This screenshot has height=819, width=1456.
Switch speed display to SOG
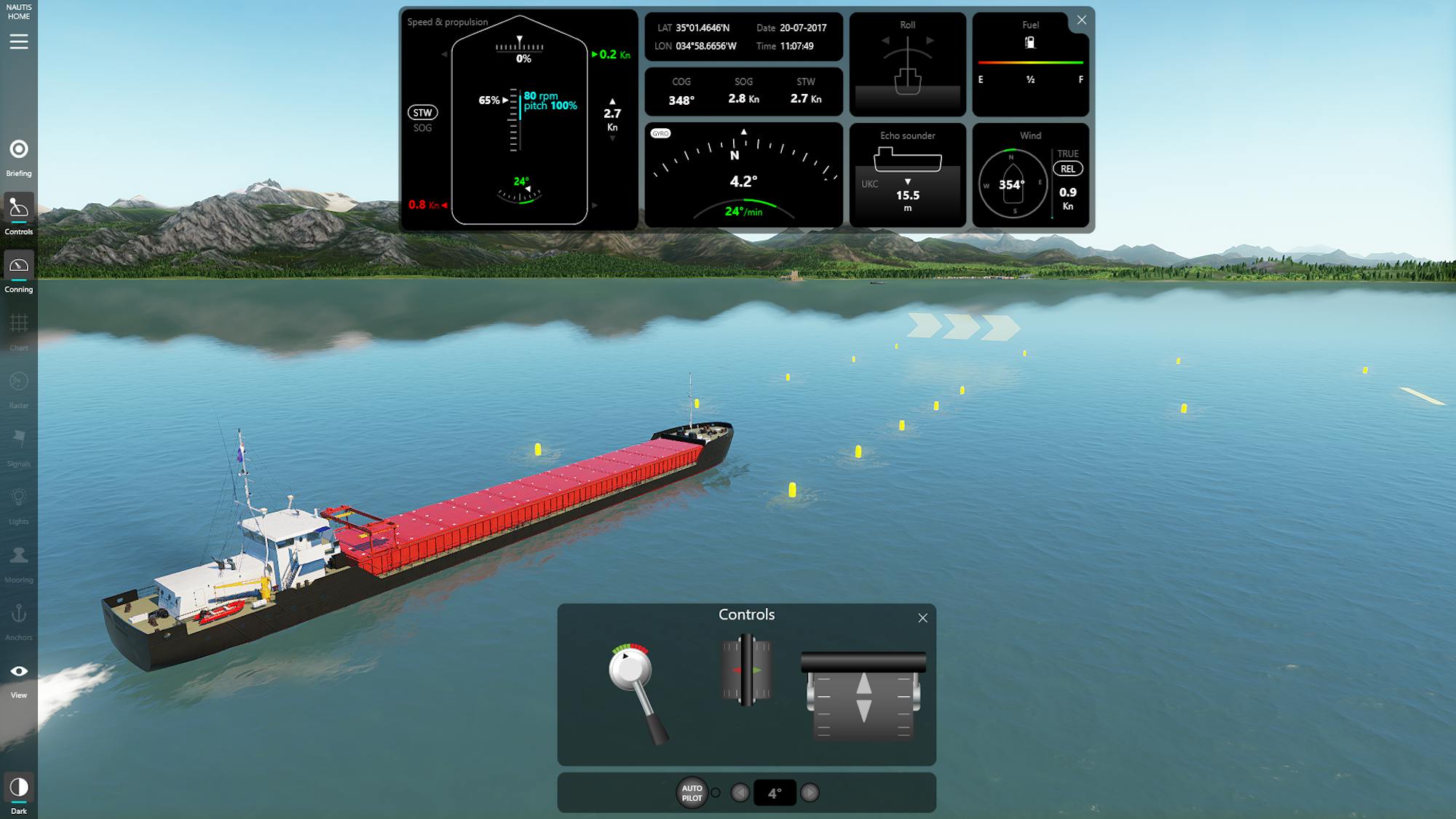422,128
